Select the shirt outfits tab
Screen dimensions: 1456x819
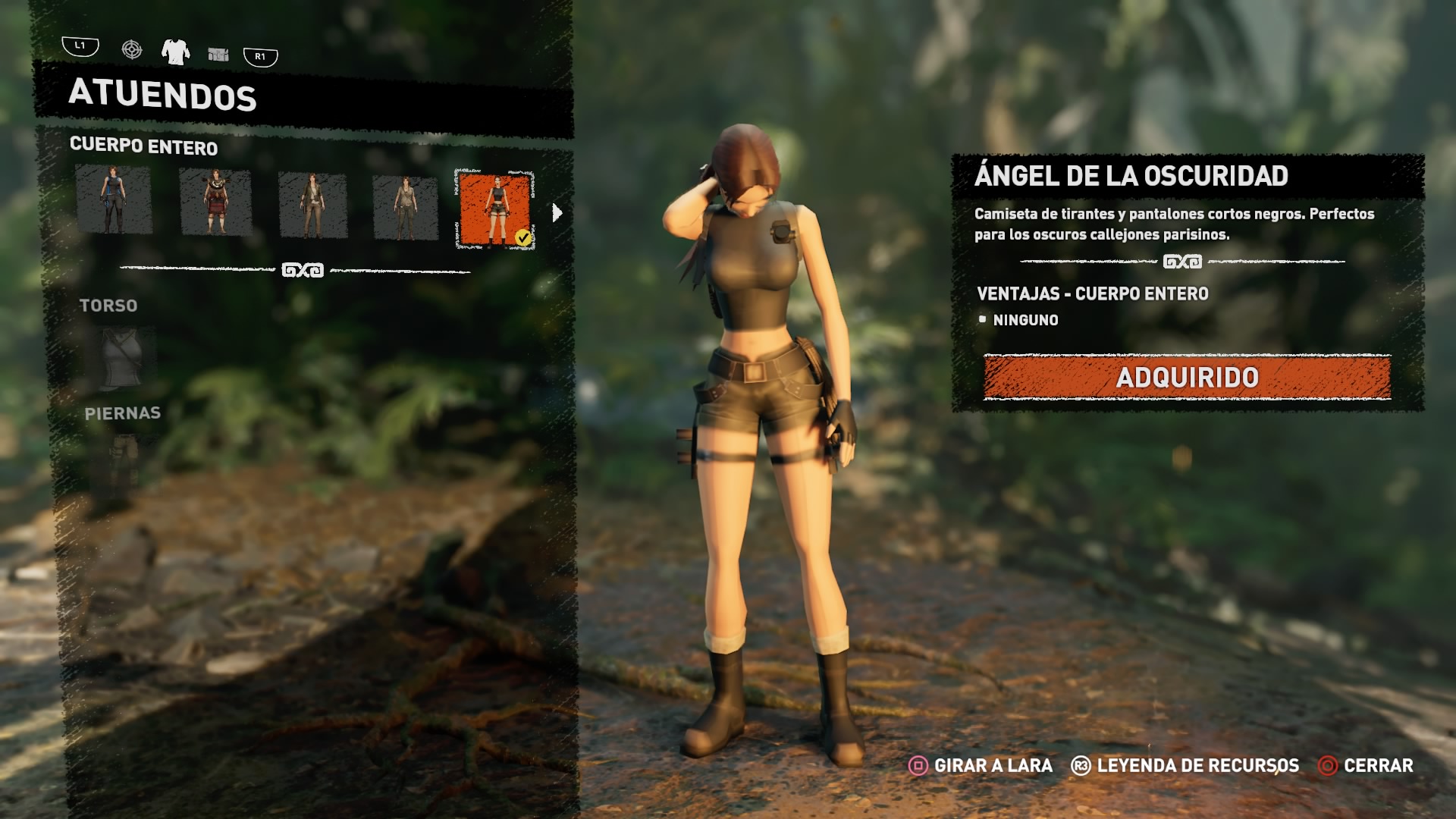click(x=175, y=52)
